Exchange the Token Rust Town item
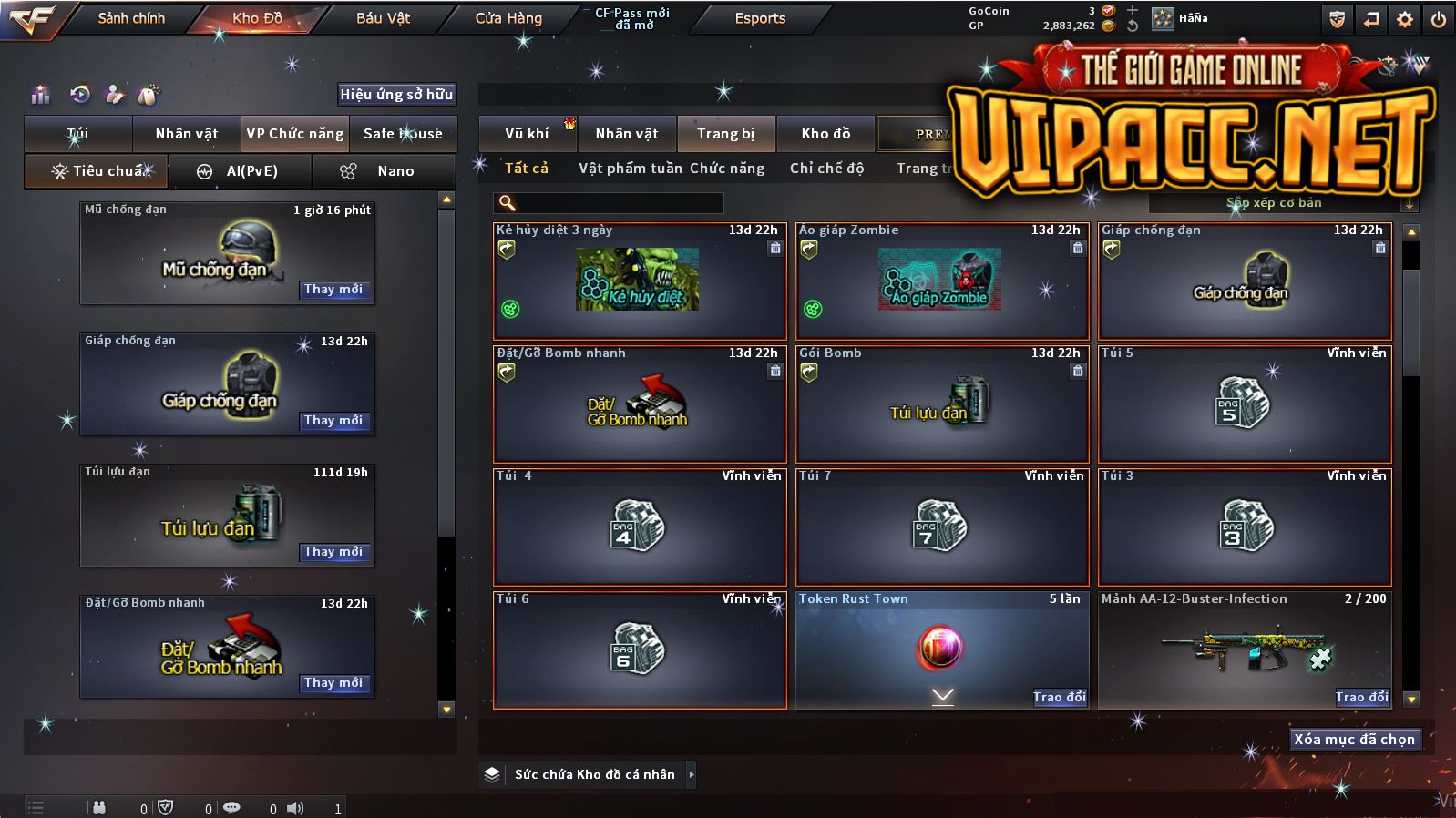 click(x=1060, y=698)
